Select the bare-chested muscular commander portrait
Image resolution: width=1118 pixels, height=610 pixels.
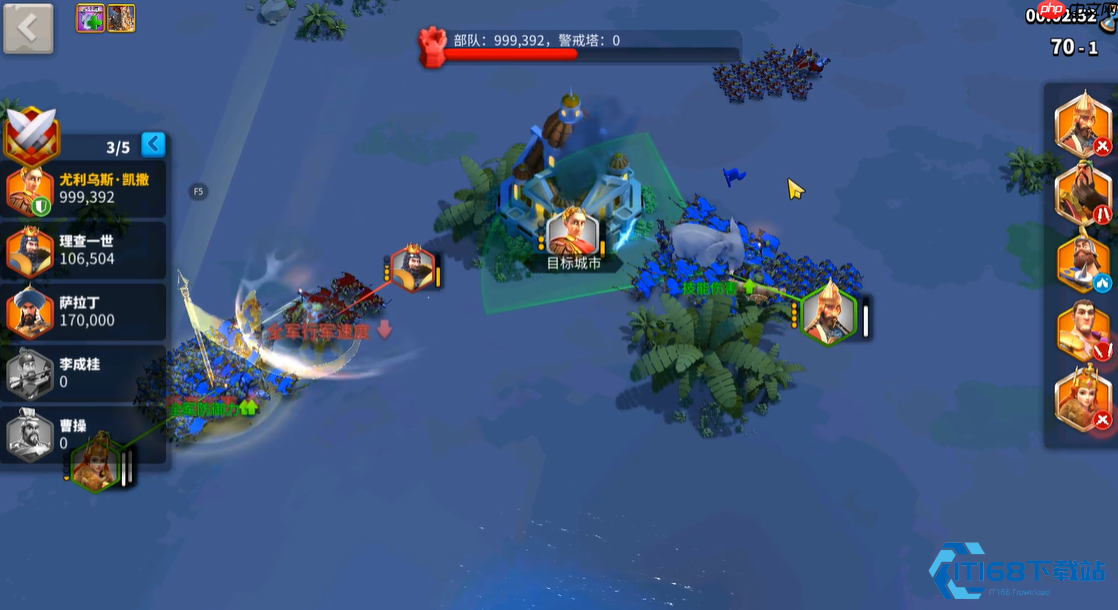coord(1083,331)
